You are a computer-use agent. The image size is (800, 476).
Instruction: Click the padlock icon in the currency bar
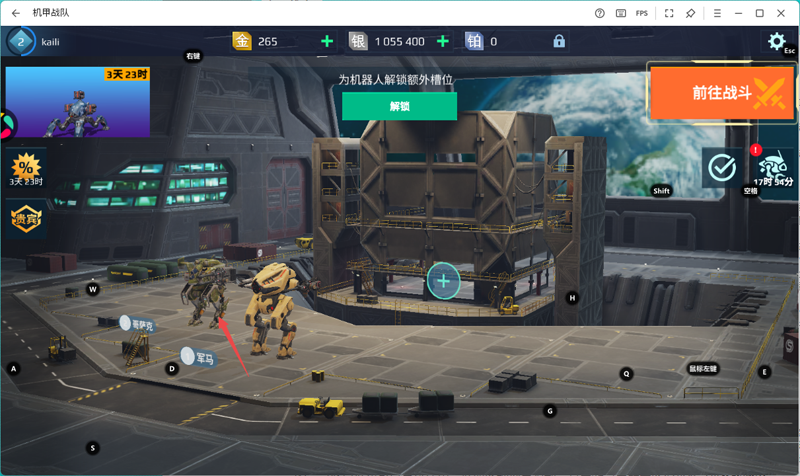(x=559, y=41)
